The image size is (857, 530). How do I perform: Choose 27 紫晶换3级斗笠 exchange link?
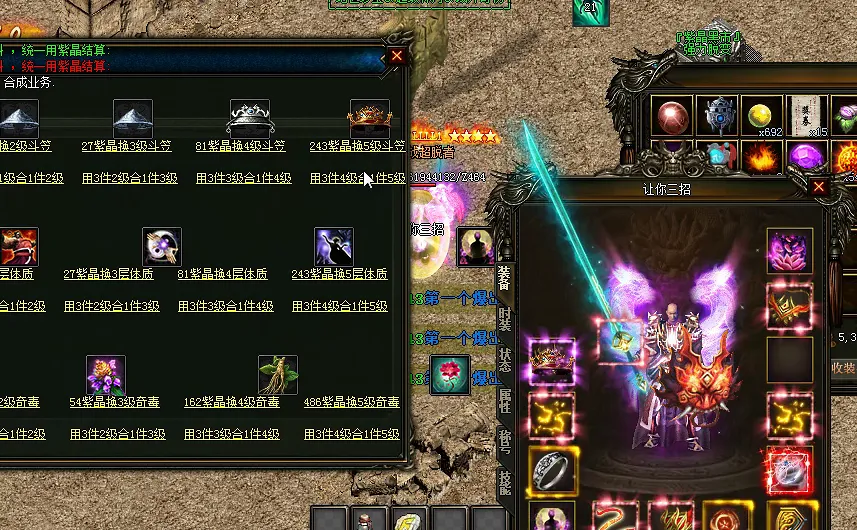click(x=126, y=146)
